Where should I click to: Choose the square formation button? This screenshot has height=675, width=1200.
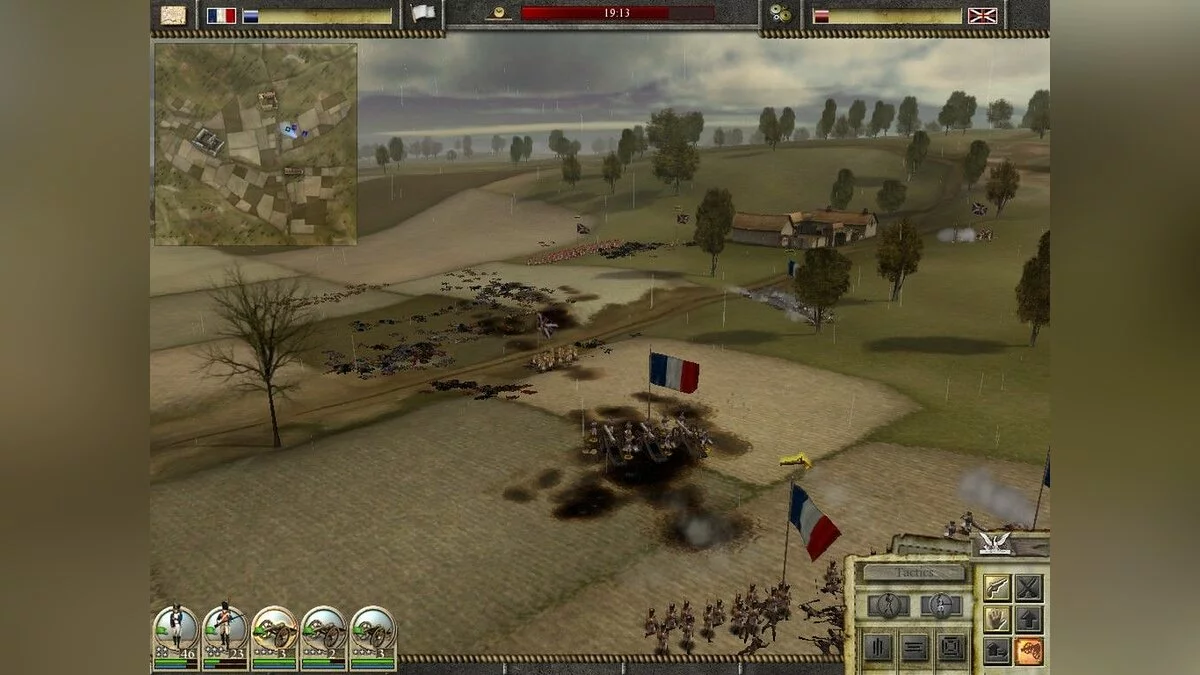click(951, 647)
